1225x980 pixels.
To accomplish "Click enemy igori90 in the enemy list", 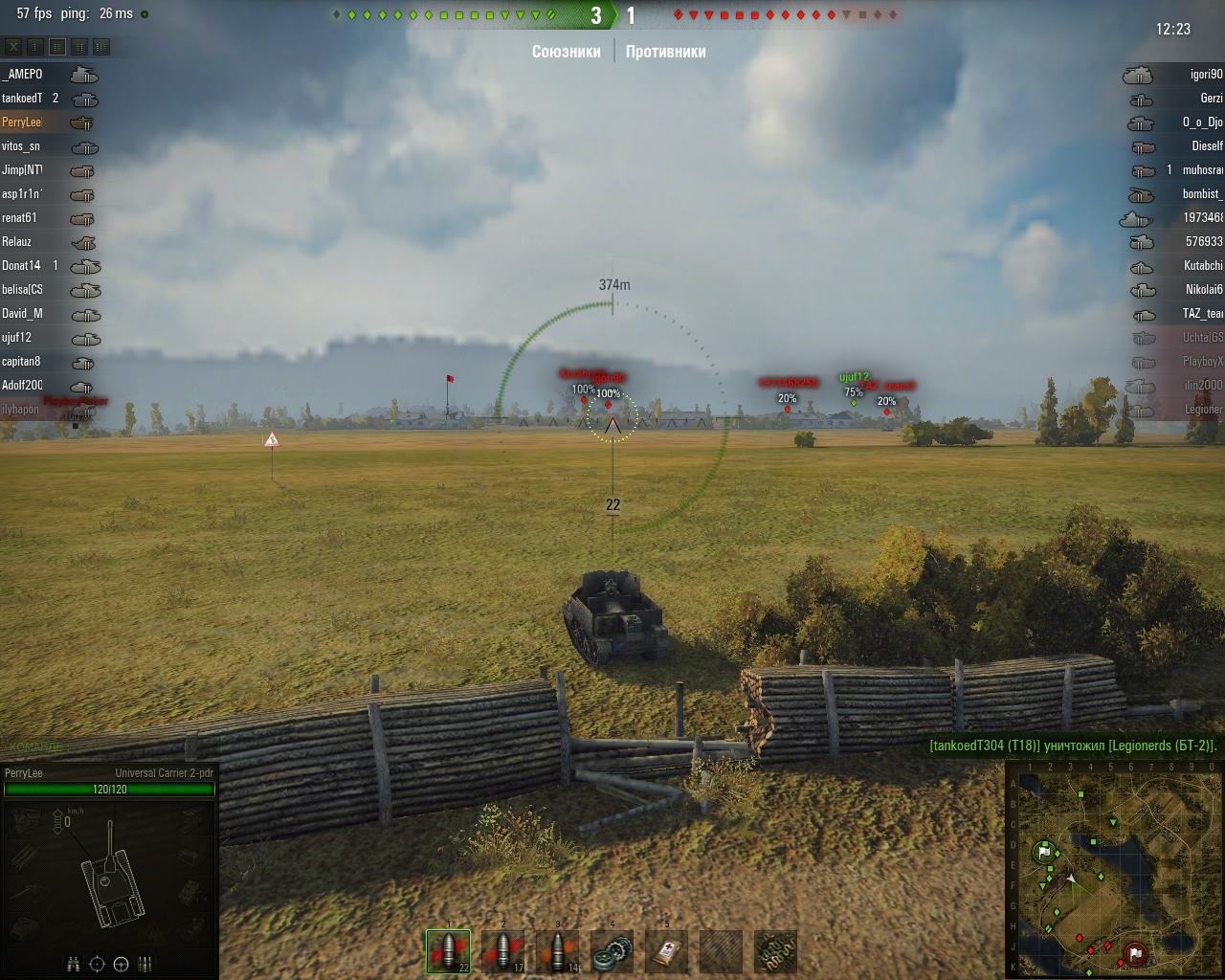I will pyautogui.click(x=1206, y=75).
